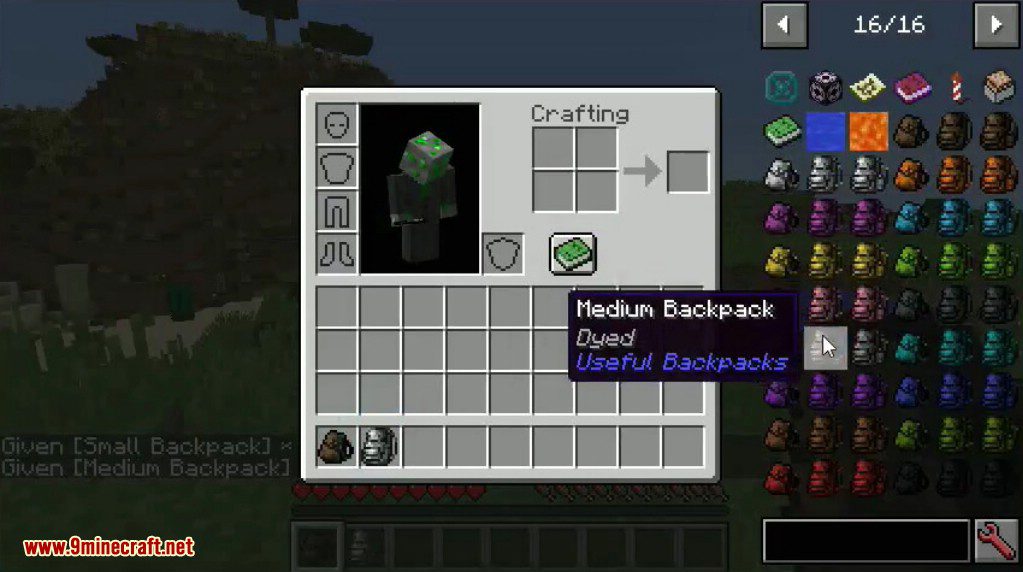Click the leggings armor slot
1023x572 pixels.
337,210
